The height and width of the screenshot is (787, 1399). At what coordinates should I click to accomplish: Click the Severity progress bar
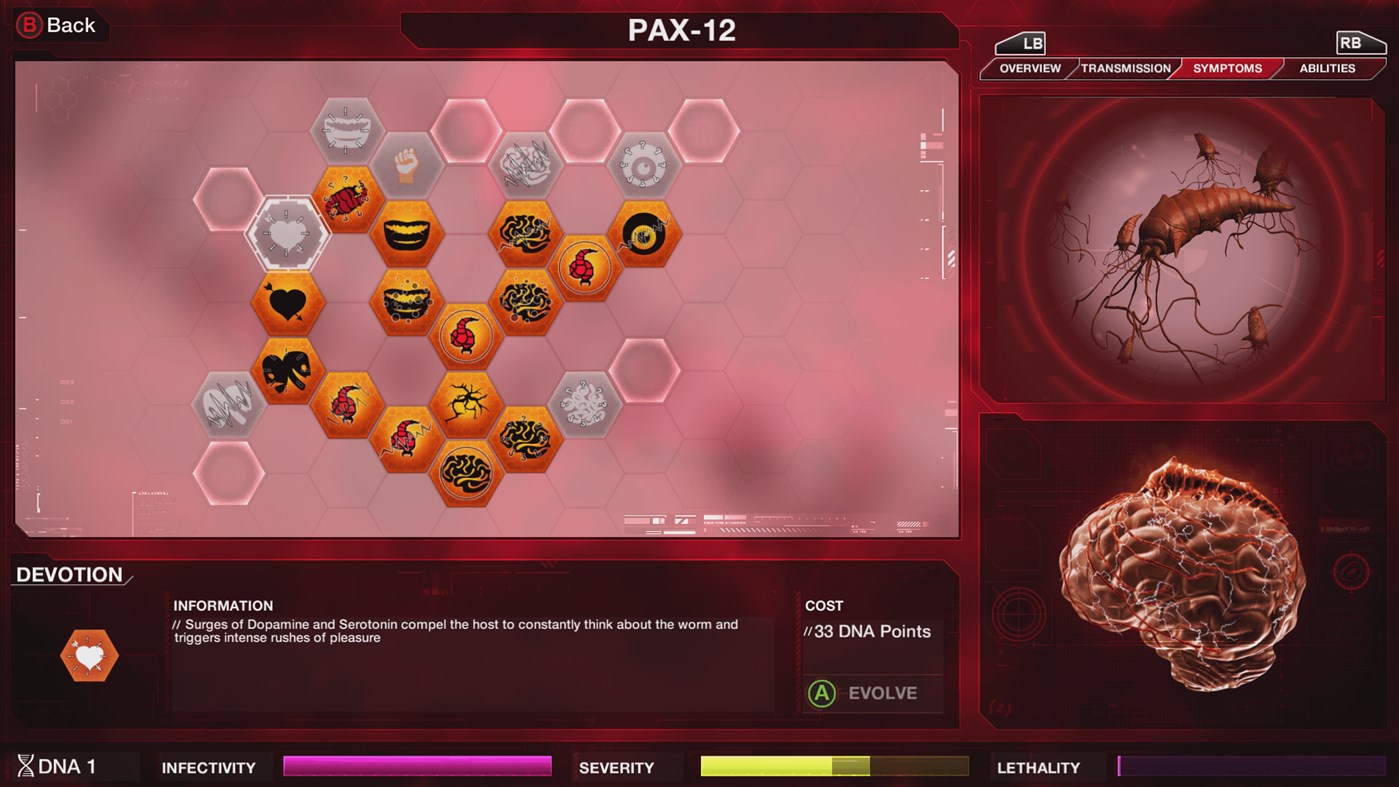832,767
